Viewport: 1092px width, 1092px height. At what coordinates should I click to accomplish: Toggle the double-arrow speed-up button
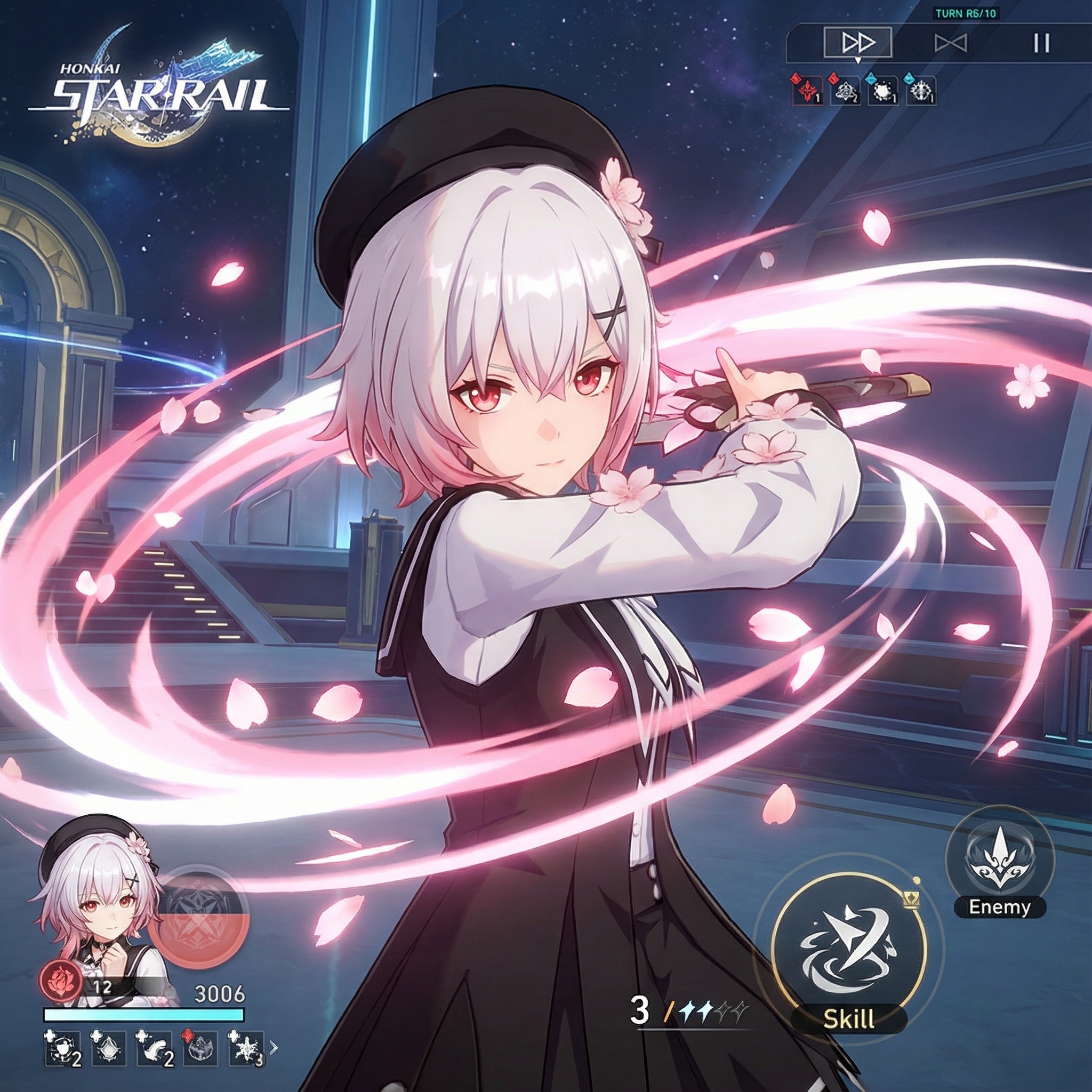coord(857,43)
